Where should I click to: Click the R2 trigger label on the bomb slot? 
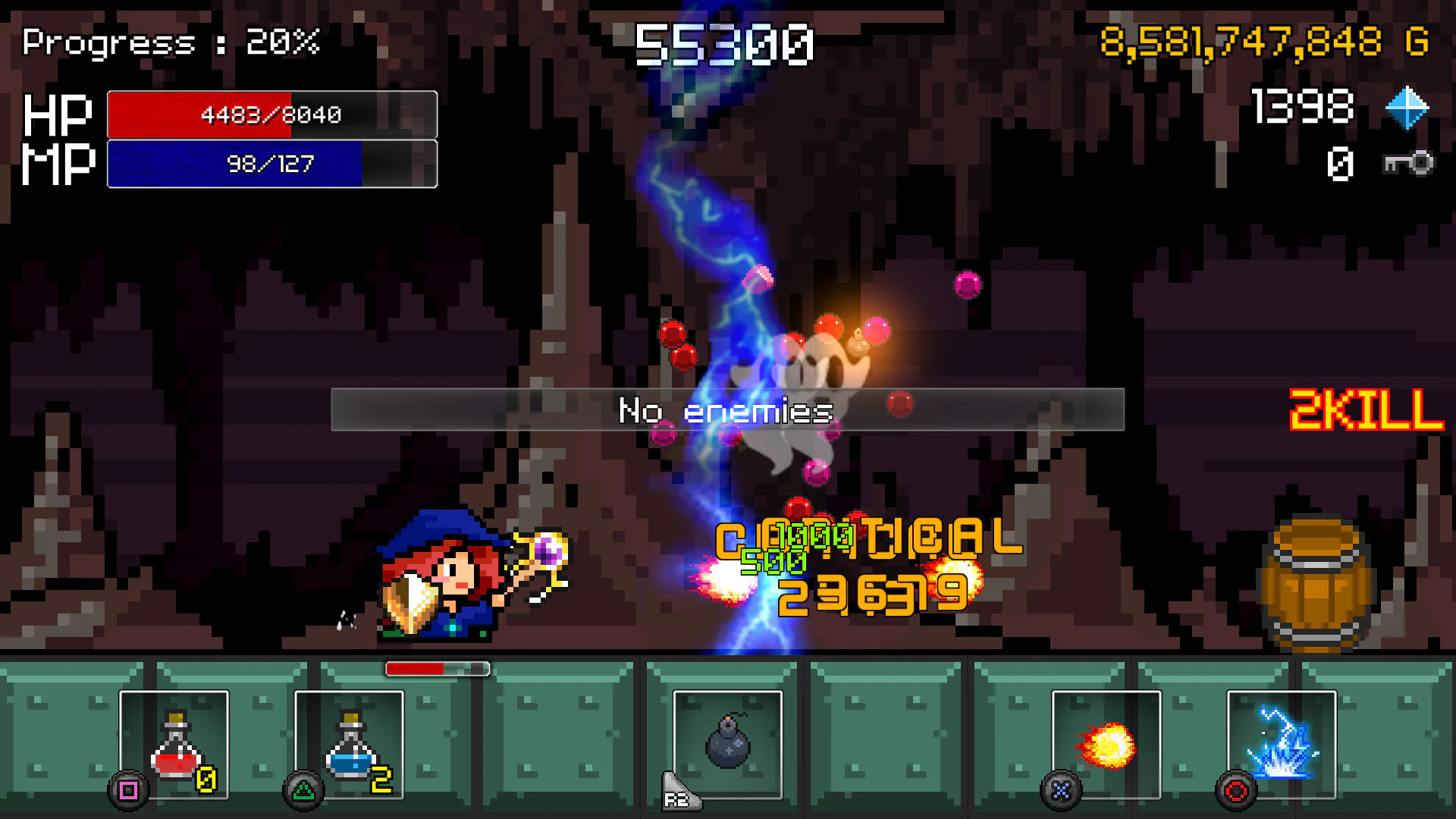[x=680, y=793]
